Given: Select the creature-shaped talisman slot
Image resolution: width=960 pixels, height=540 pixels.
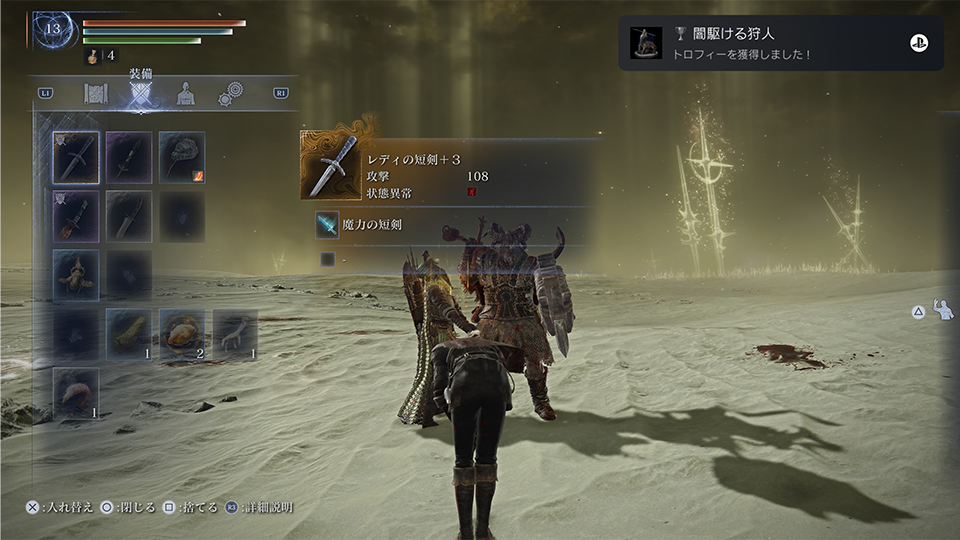Looking at the screenshot, I should coord(76,275).
